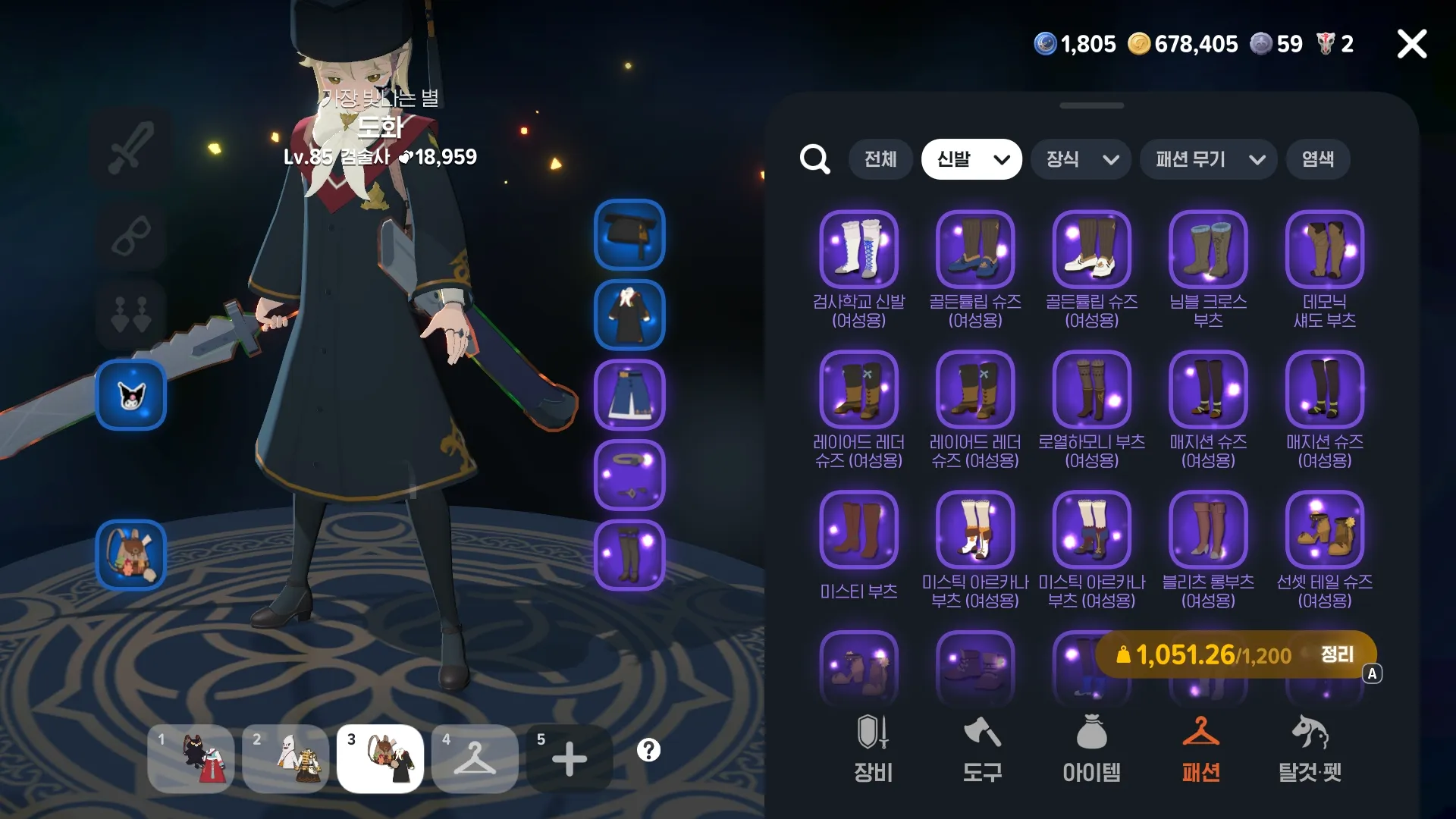Viewport: 1456px width, 819px height.
Task: Go to the 탈것·펫 mount and pet tab
Action: [x=1310, y=749]
